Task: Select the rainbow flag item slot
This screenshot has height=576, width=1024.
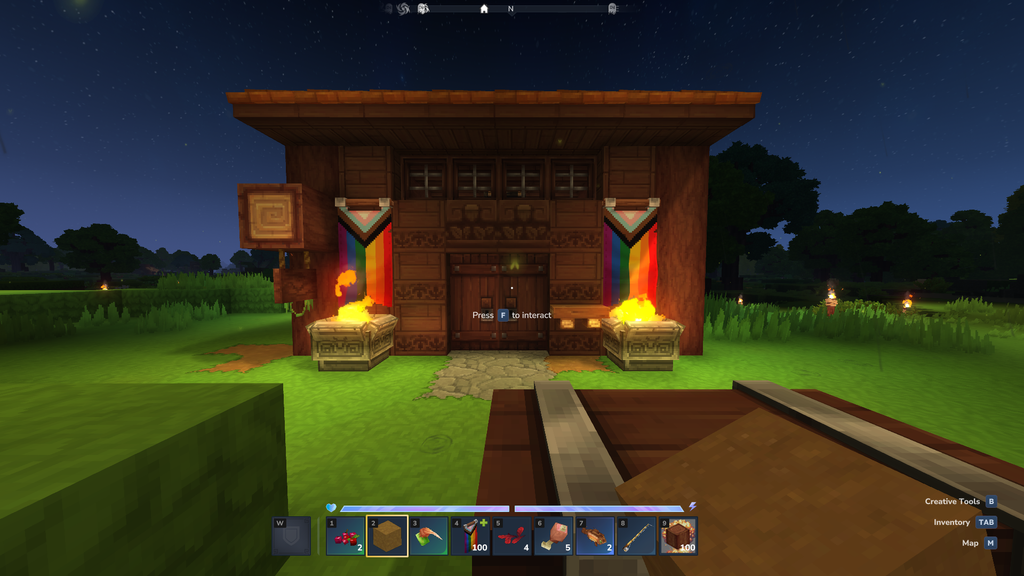Action: pos(470,536)
